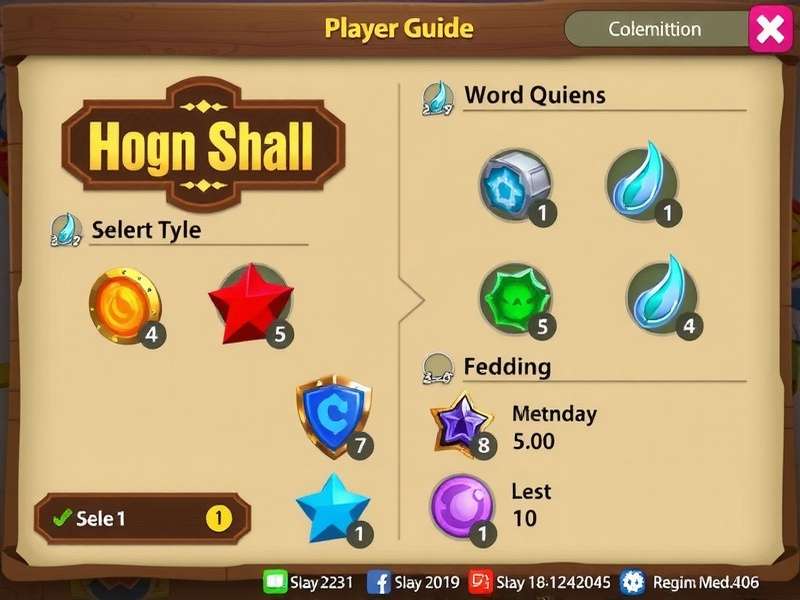Click the Sele 1 checkmark button
This screenshot has width=800, height=600.
[x=142, y=518]
